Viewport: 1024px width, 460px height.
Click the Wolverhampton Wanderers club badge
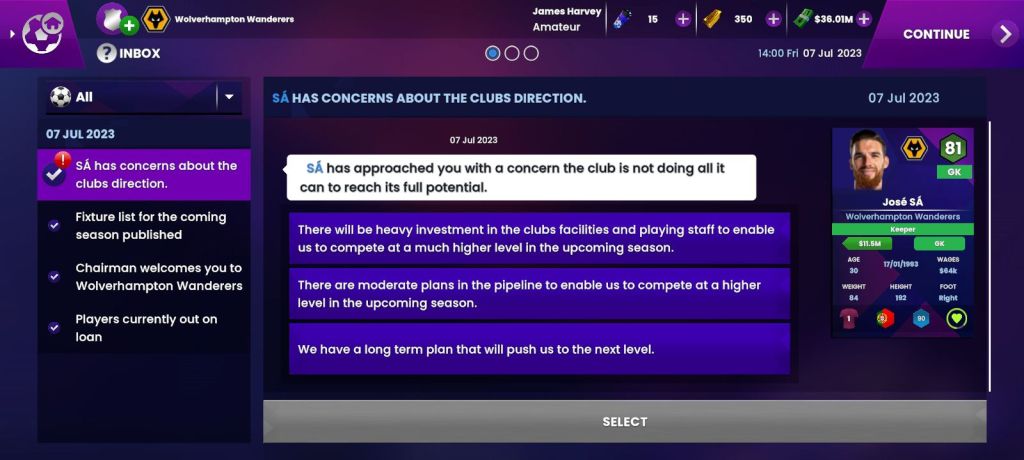tap(155, 19)
